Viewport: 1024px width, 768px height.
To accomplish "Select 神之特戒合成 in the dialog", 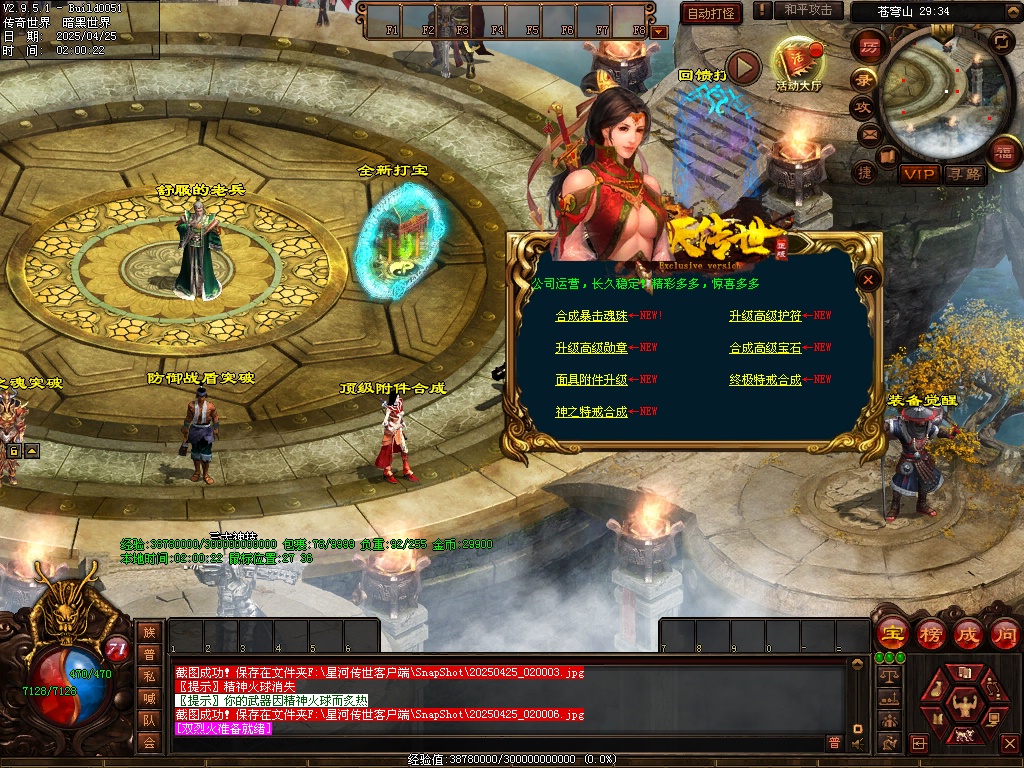I will tap(591, 412).
